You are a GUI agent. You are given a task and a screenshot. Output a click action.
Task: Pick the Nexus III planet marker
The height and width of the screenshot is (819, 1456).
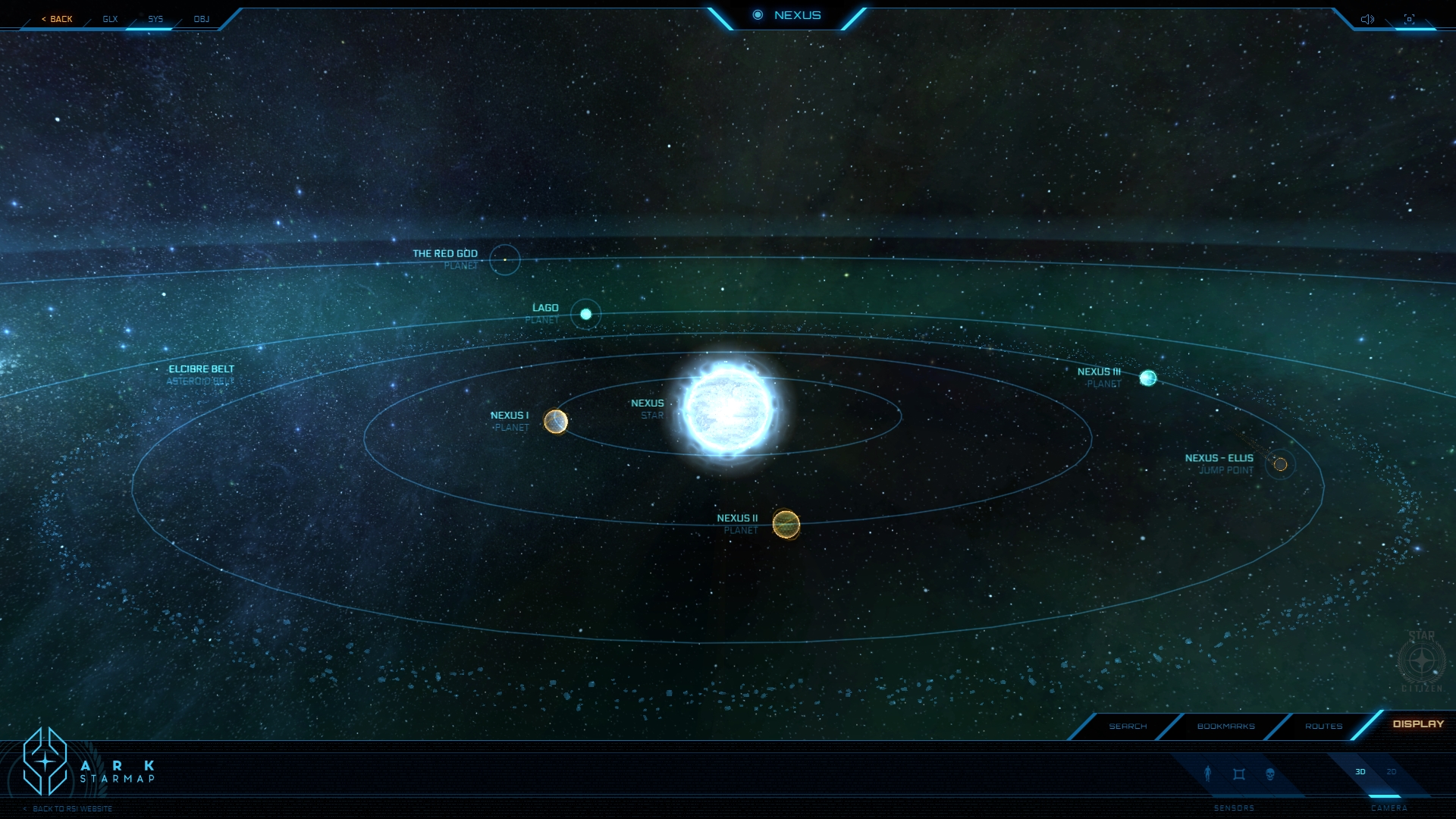[x=1148, y=378]
